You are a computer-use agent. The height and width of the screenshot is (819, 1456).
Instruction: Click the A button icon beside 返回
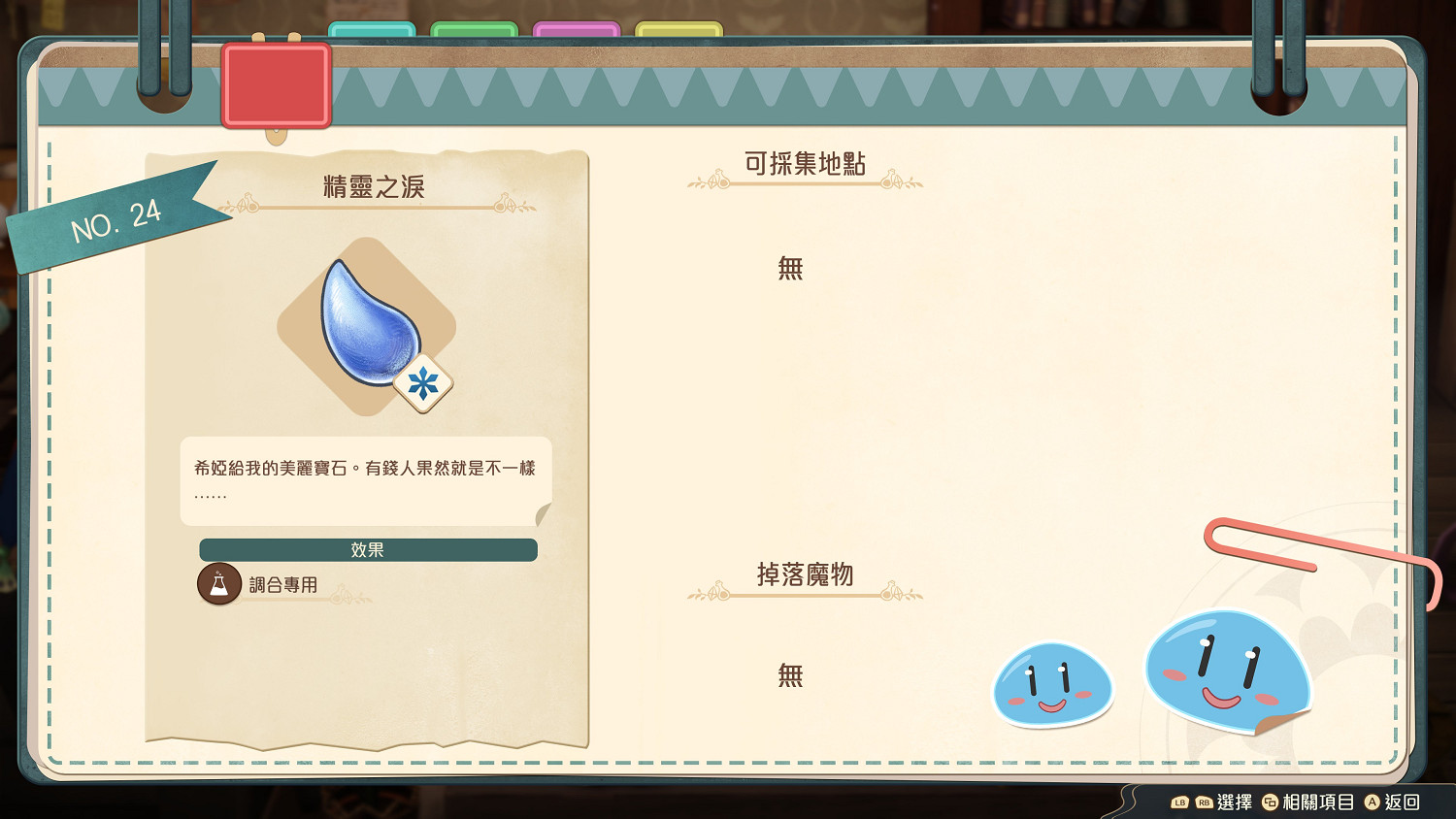click(x=1372, y=803)
